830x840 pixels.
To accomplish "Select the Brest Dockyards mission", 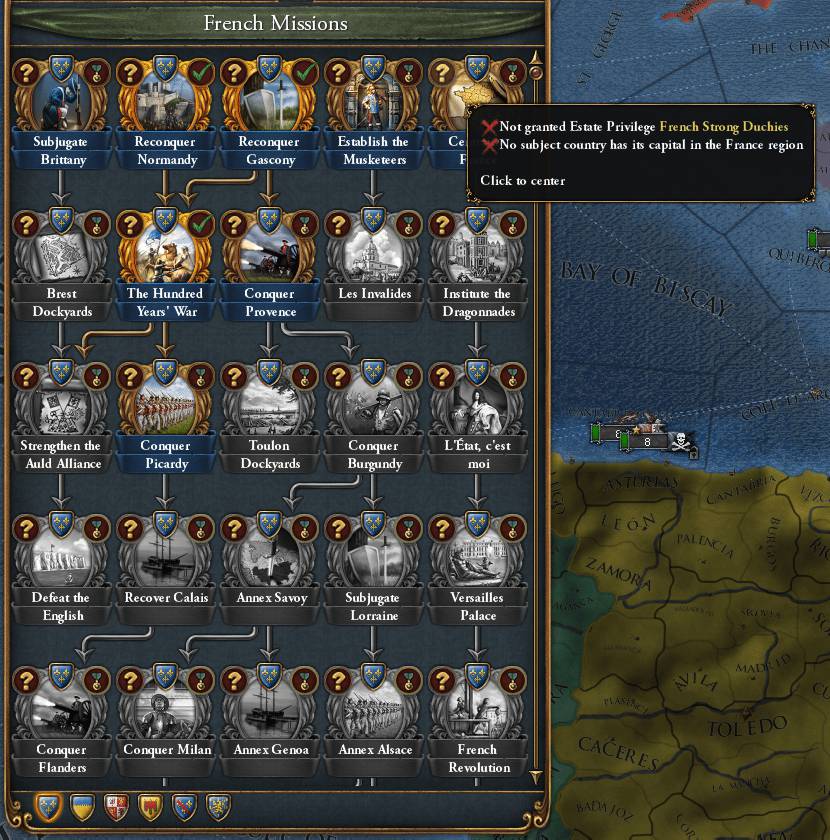I will (61, 254).
